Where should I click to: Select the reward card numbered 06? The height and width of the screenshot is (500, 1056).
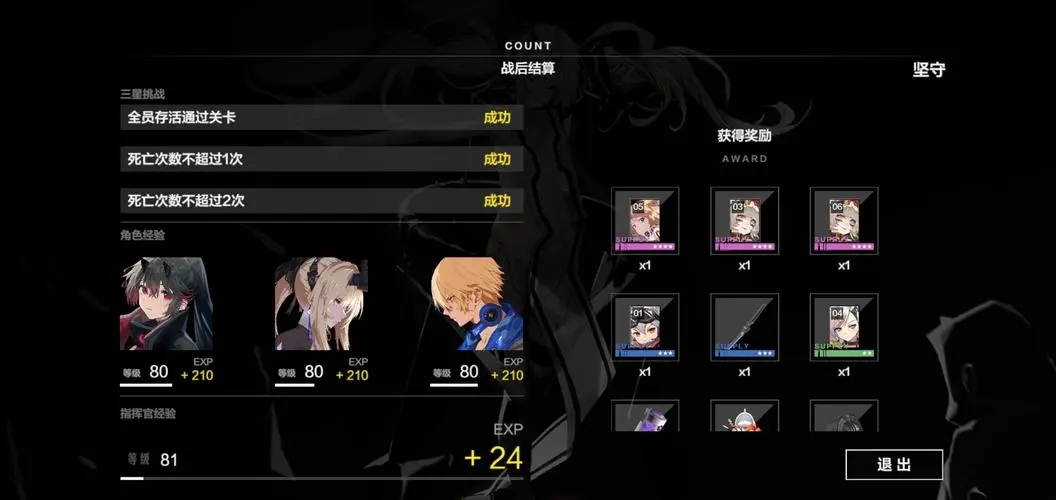[x=843, y=220]
